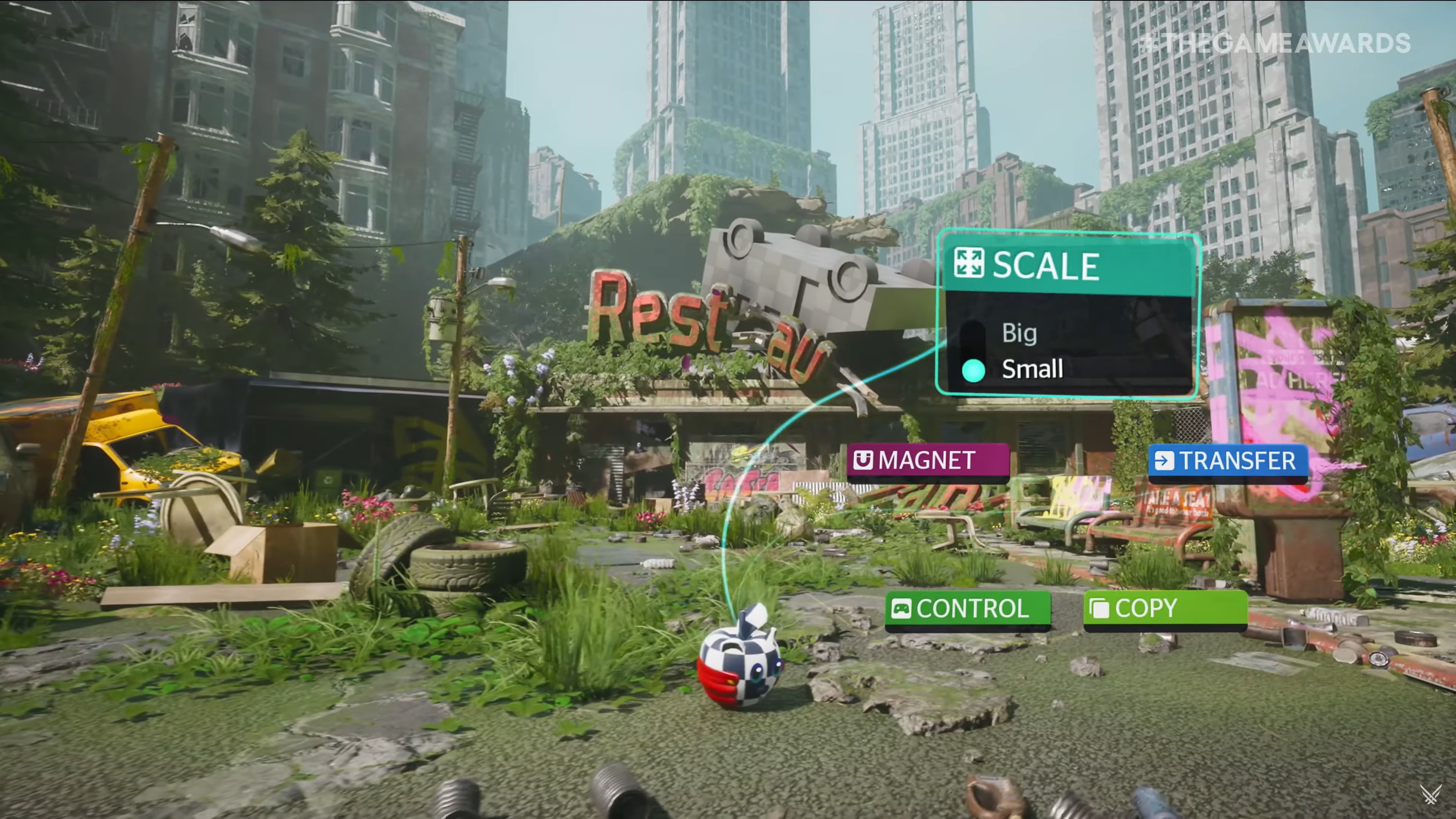Image resolution: width=1456 pixels, height=819 pixels.
Task: Activate the MAGNET ability tag
Action: pos(927,461)
